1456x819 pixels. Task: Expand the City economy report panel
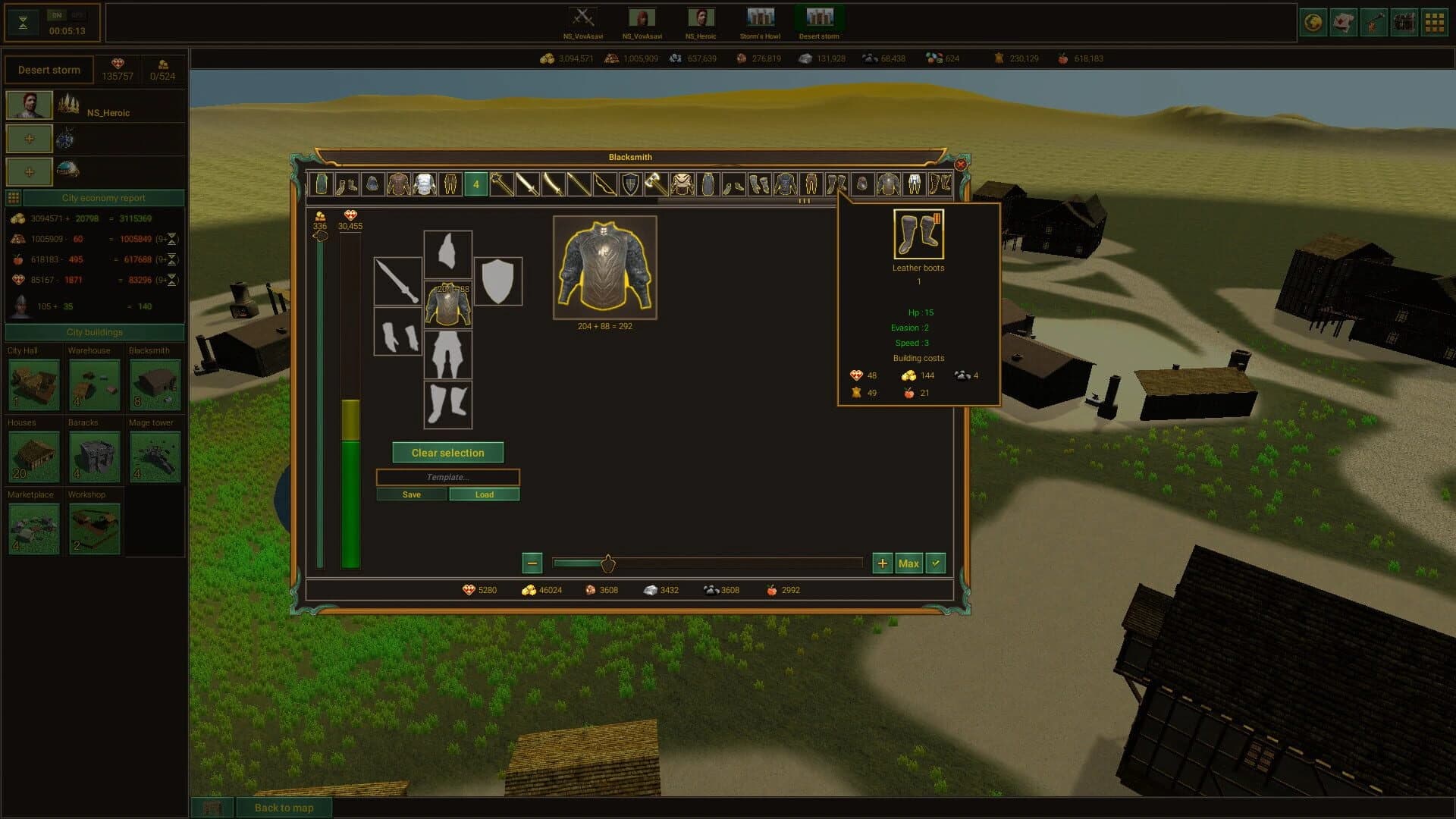pyautogui.click(x=102, y=197)
